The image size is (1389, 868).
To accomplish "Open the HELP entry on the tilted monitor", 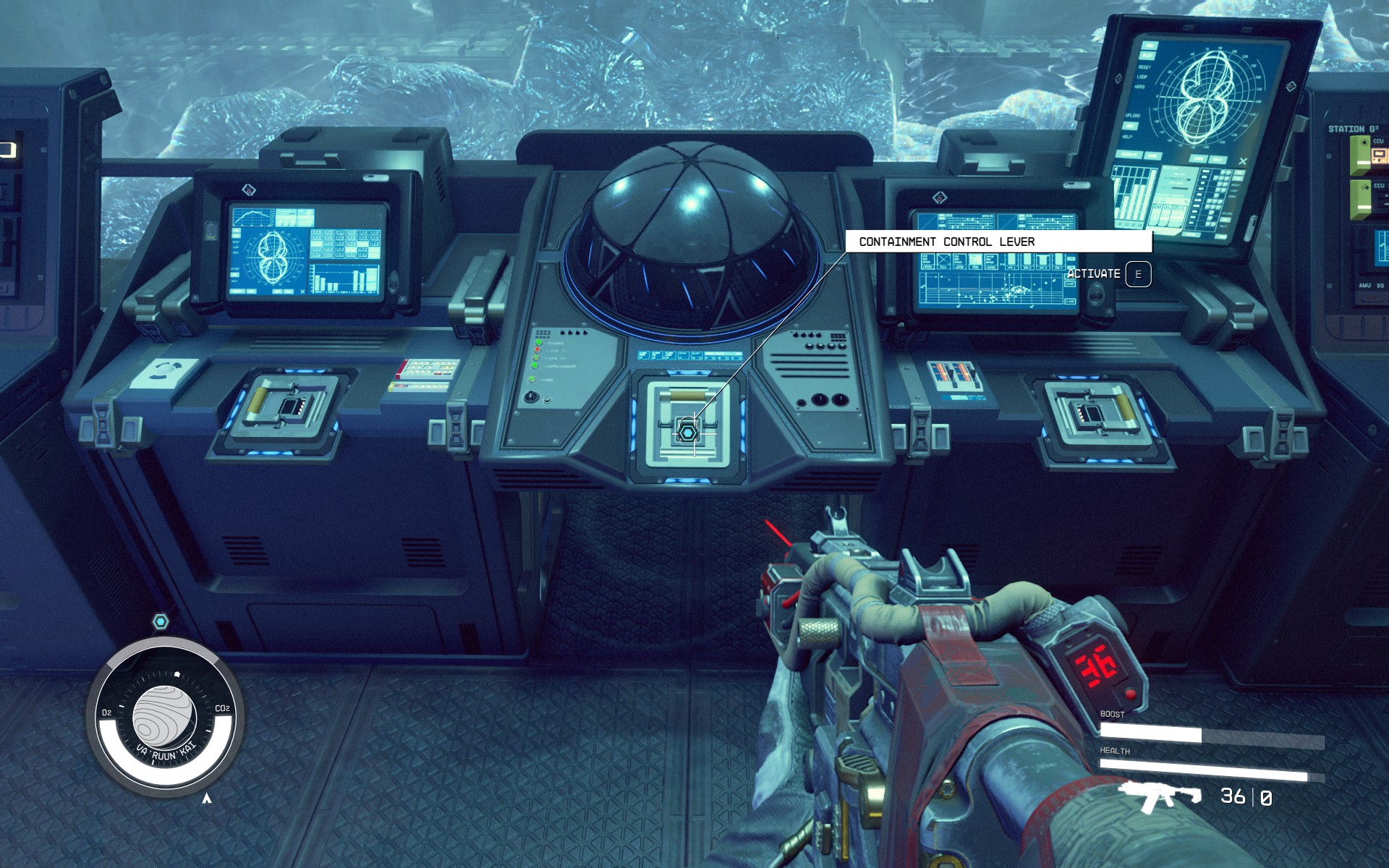I will click(x=1127, y=137).
